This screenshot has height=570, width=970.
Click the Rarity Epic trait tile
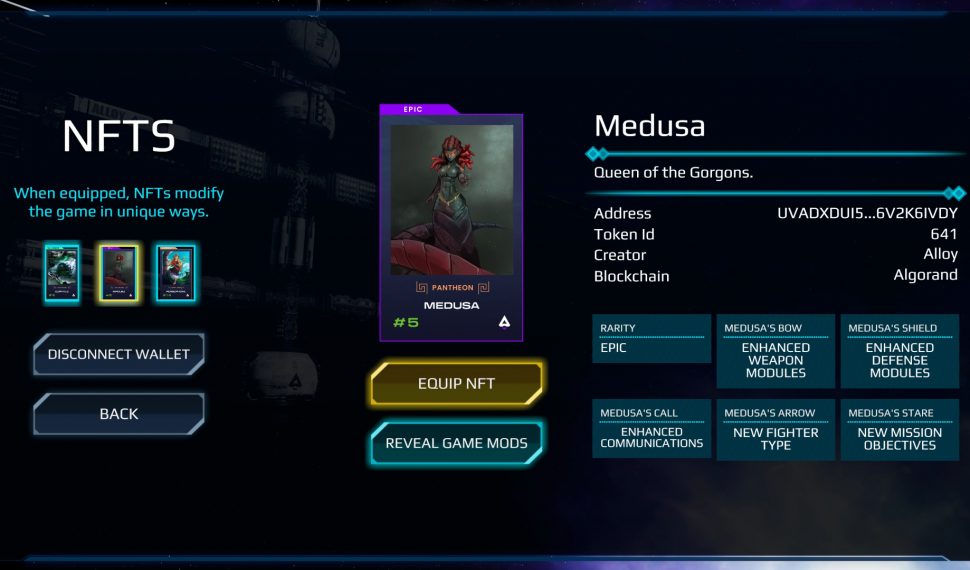coord(651,339)
